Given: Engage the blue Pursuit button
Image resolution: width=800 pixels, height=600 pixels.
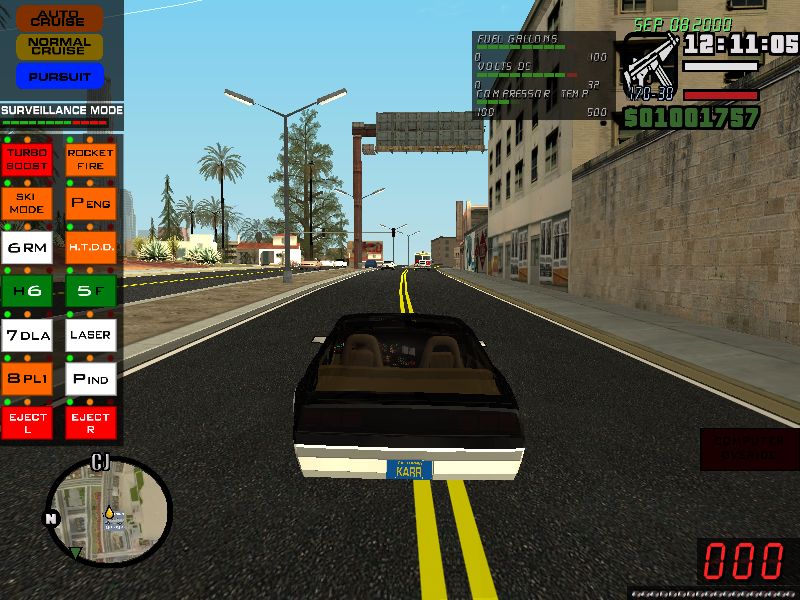Looking at the screenshot, I should click(x=60, y=76).
